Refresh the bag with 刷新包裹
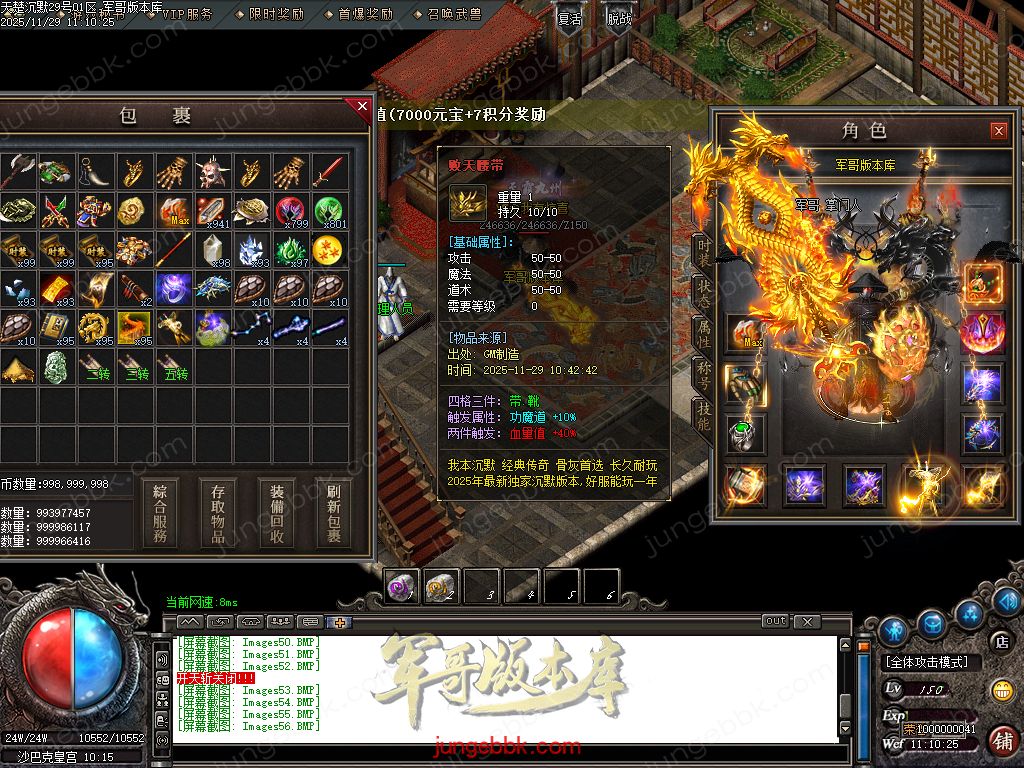This screenshot has width=1024, height=768. (x=333, y=514)
